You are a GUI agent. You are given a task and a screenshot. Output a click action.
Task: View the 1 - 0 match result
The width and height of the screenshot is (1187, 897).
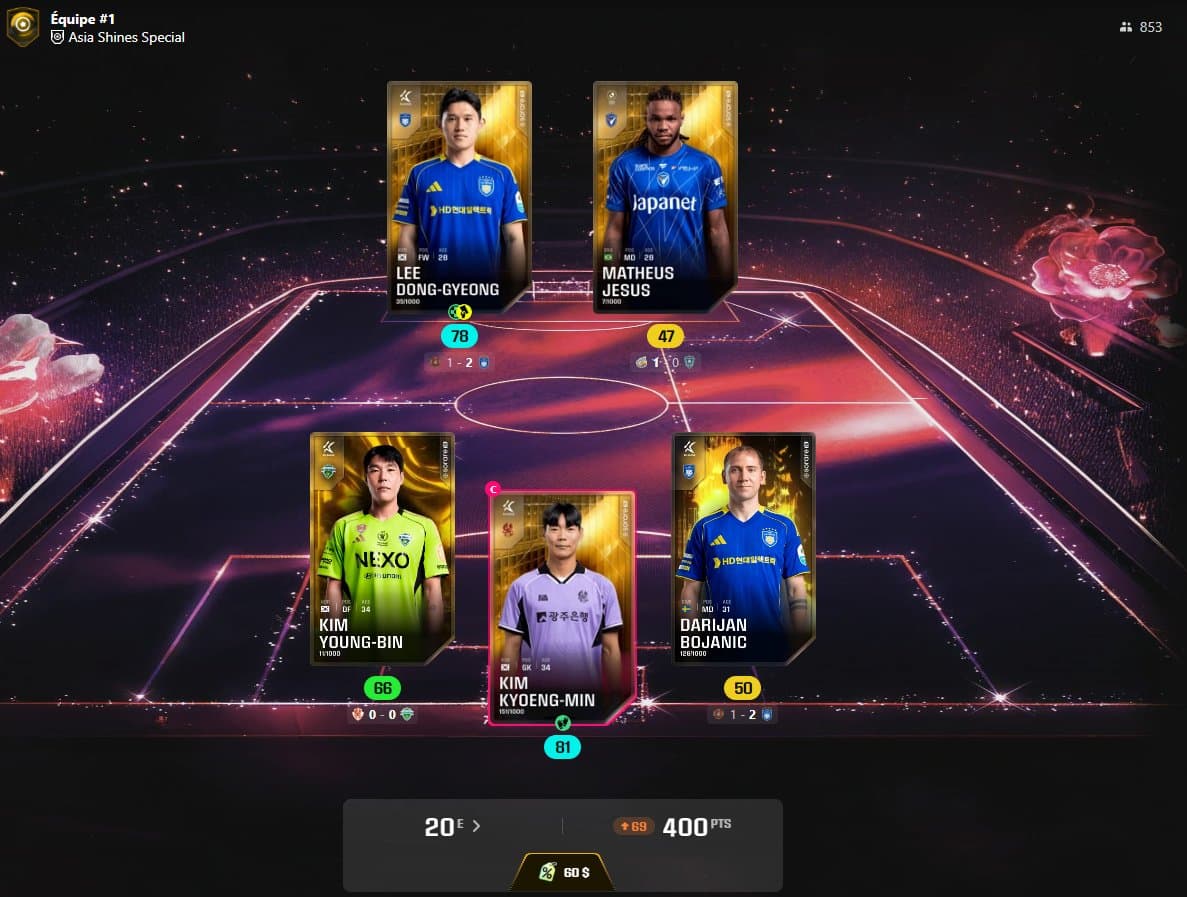[x=665, y=362]
